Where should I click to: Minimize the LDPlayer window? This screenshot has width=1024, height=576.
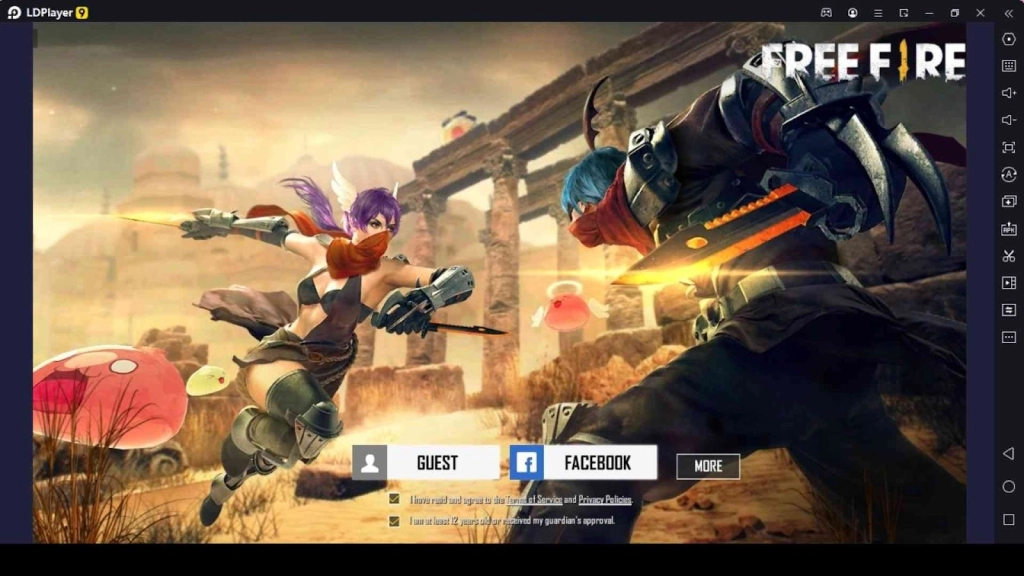929,13
